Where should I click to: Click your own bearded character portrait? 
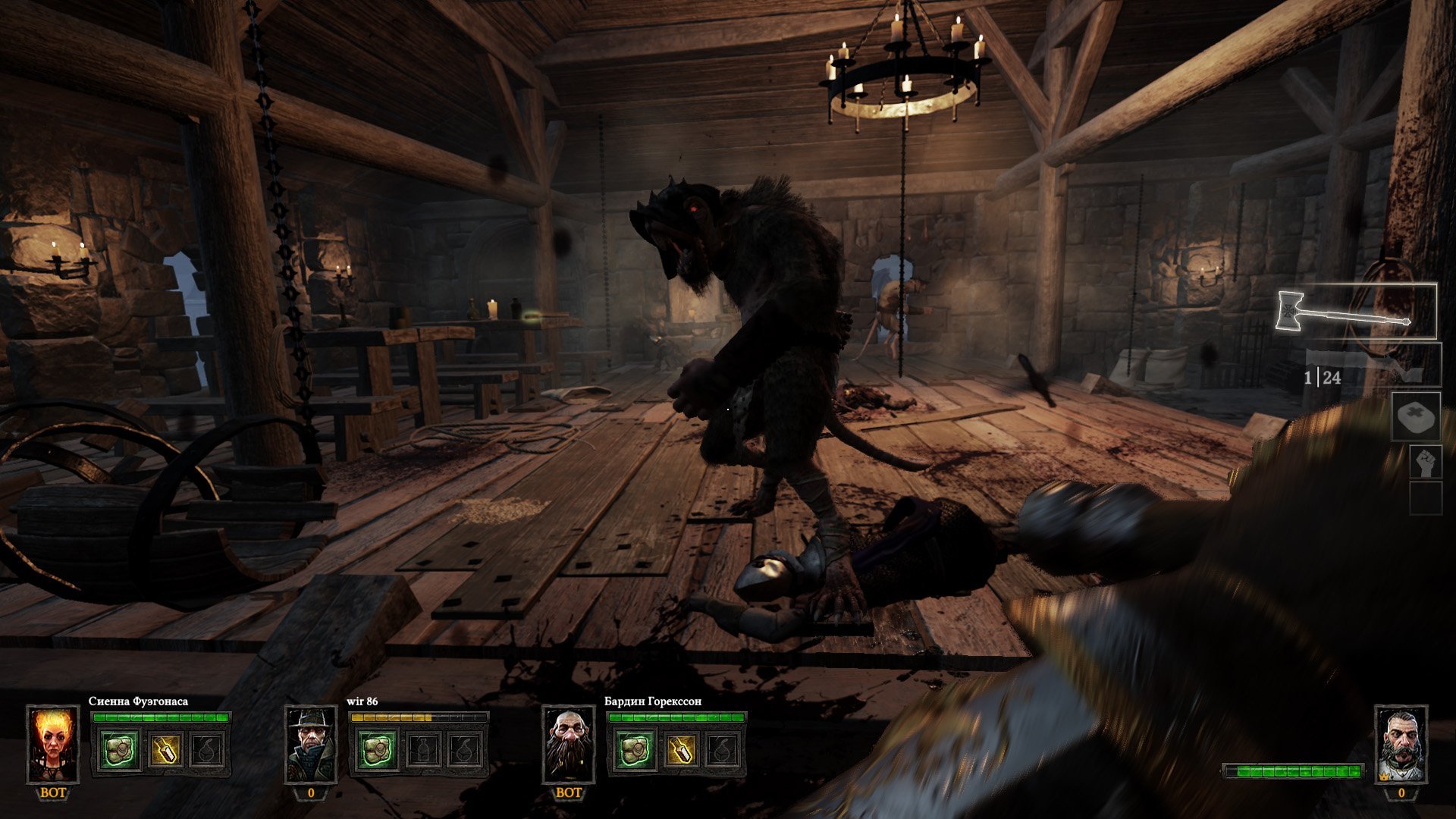coord(1401,745)
